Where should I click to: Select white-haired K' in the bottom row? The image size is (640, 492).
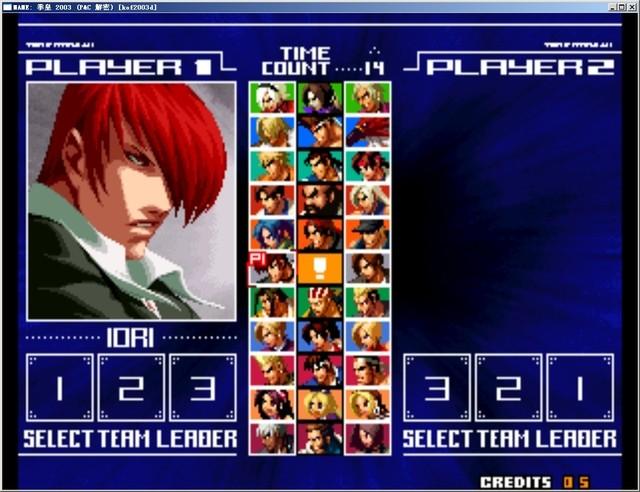(271, 438)
